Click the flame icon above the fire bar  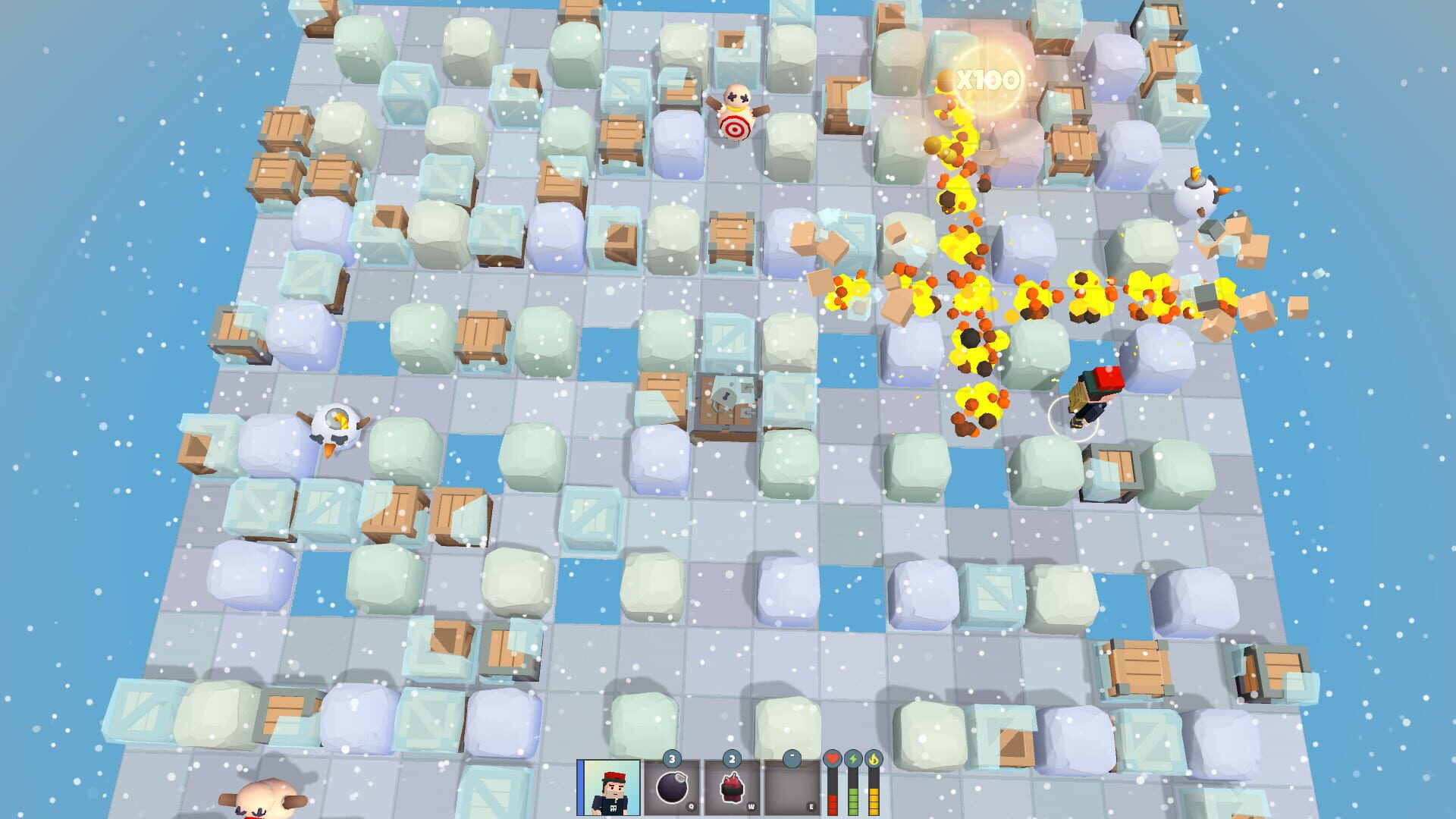(874, 758)
